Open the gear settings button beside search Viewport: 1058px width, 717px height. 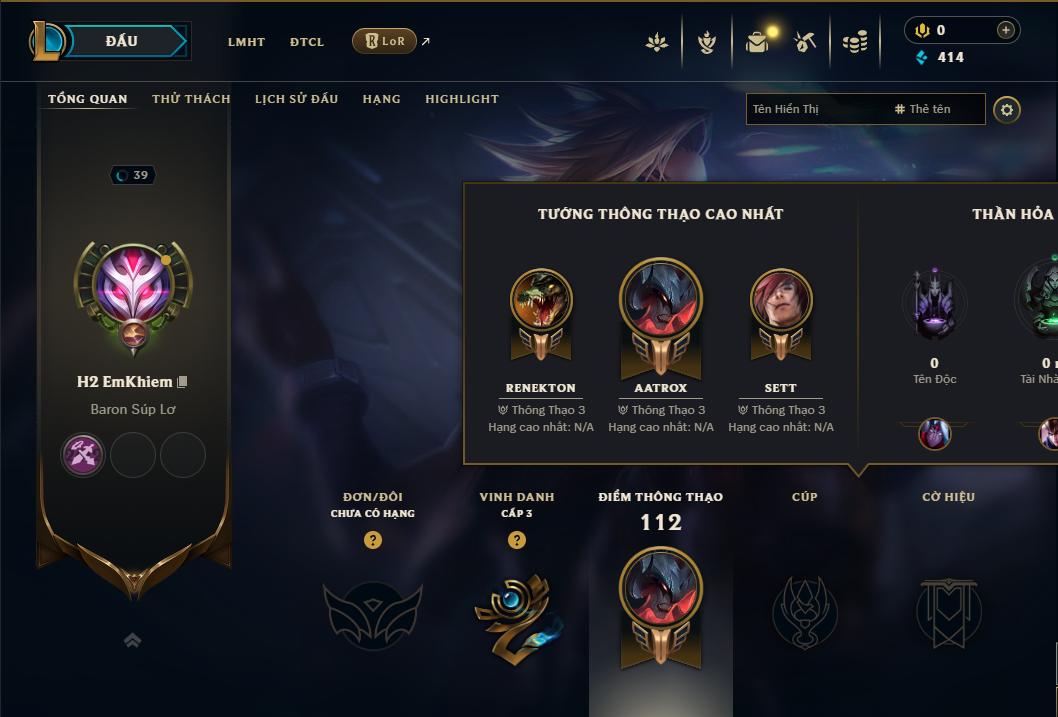click(x=1007, y=109)
